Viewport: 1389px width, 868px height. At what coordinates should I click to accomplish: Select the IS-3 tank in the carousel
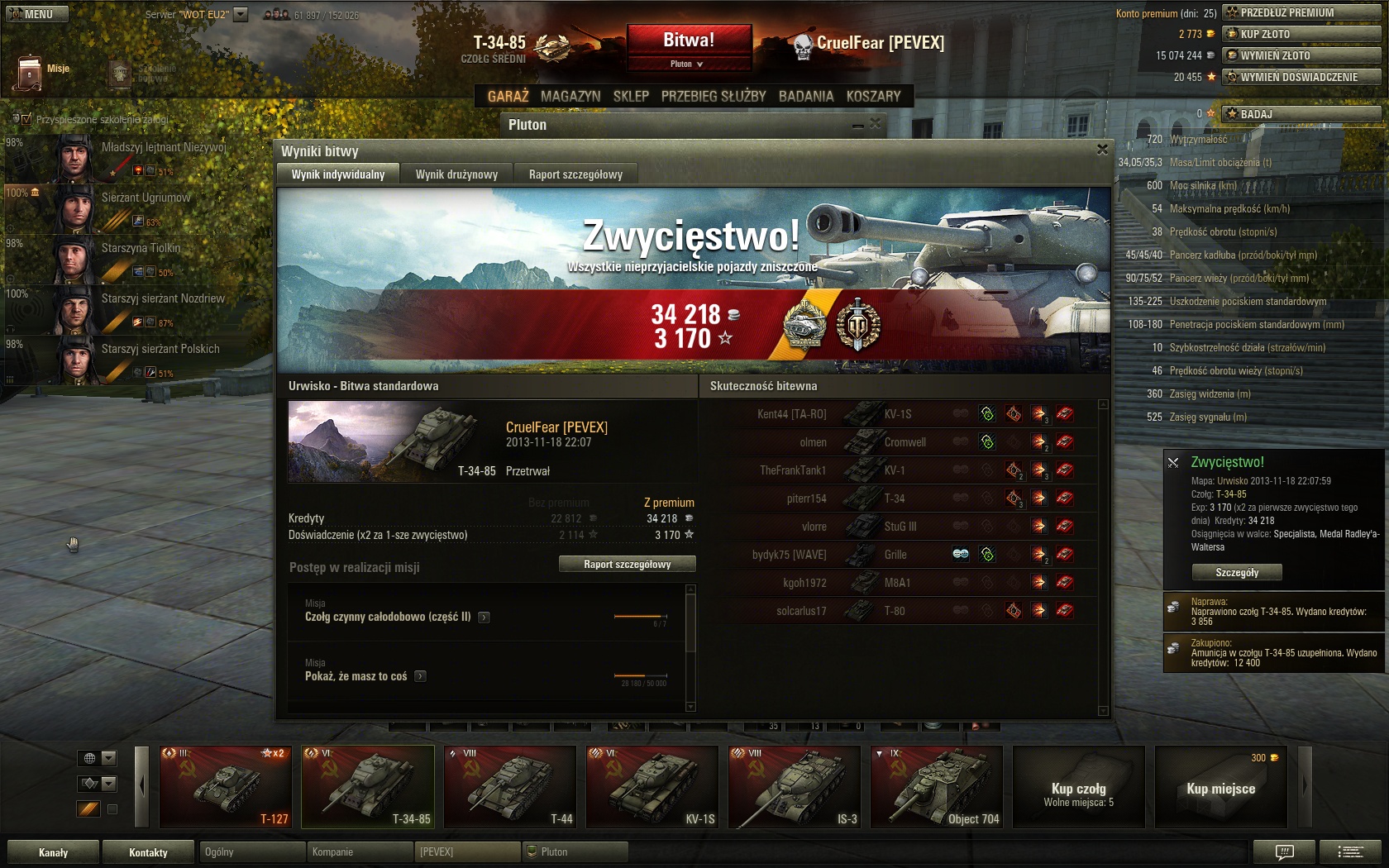(795, 787)
